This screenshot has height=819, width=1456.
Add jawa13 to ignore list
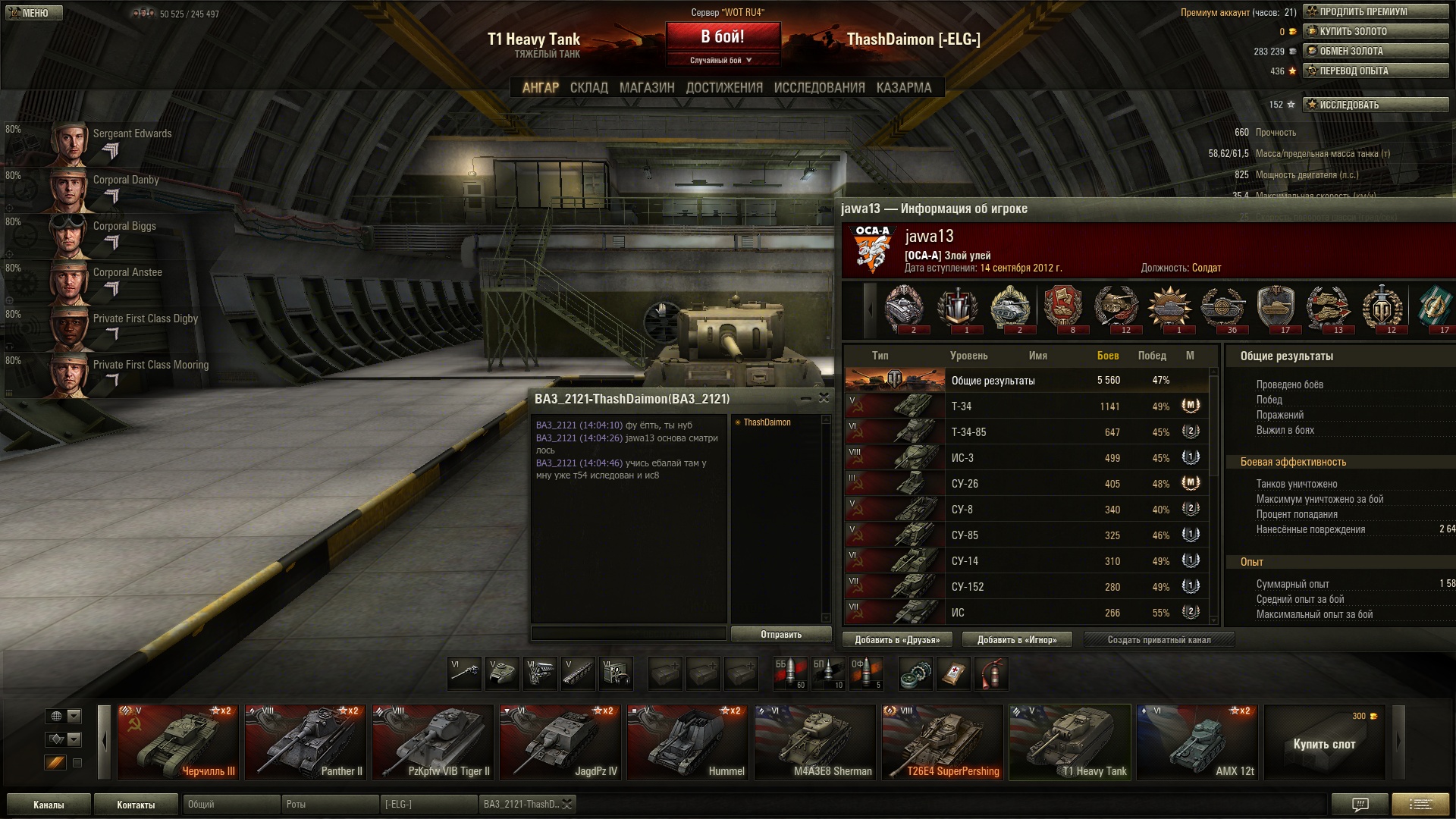coord(1016,639)
